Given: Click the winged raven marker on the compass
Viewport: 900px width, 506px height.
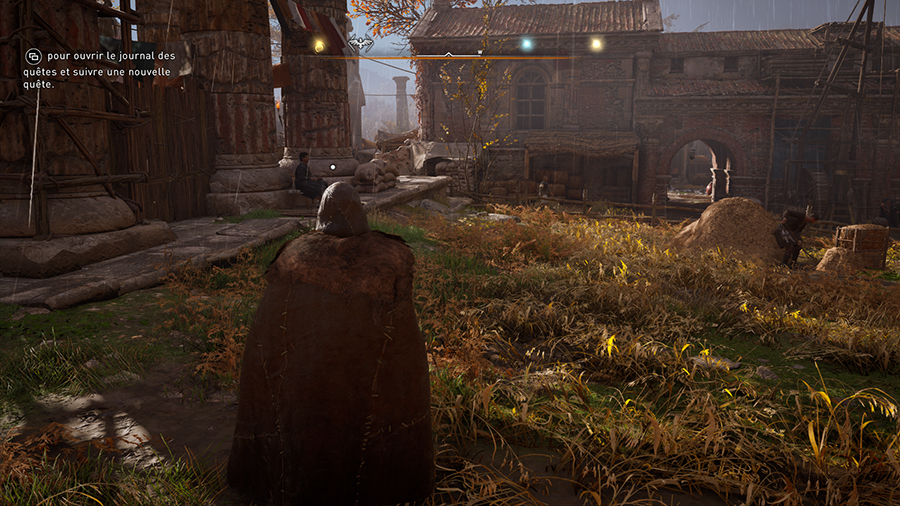Looking at the screenshot, I should 361,44.
